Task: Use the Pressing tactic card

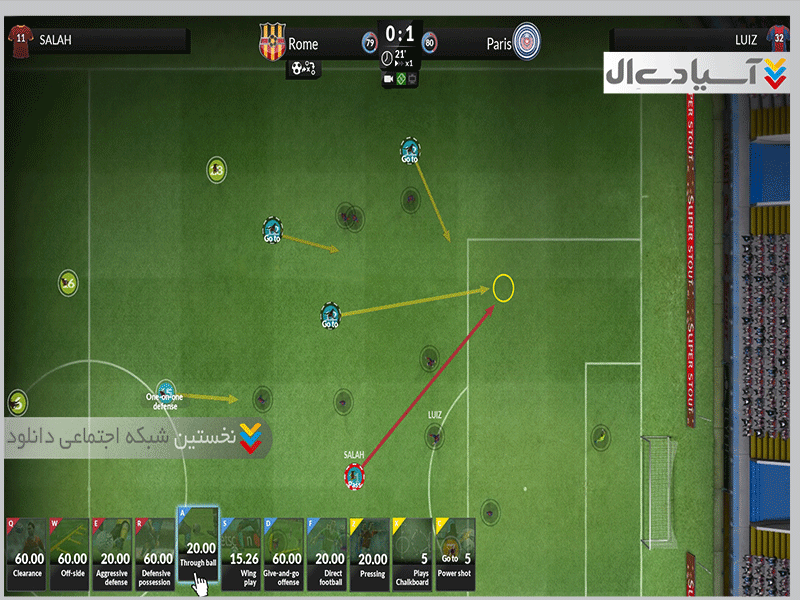Action: point(370,553)
